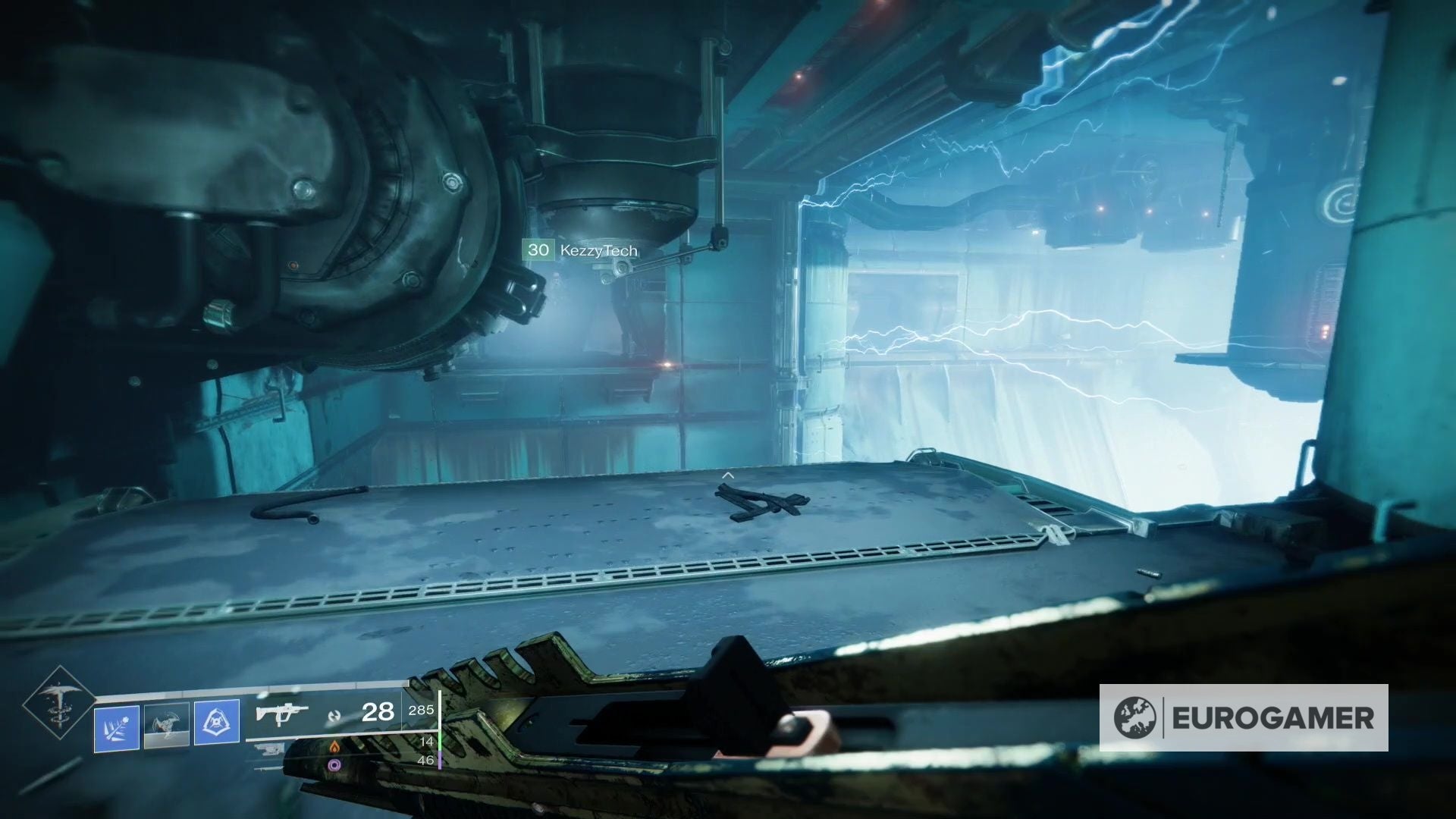The height and width of the screenshot is (819, 1456).
Task: Click the green health bar segment
Action: [440, 742]
